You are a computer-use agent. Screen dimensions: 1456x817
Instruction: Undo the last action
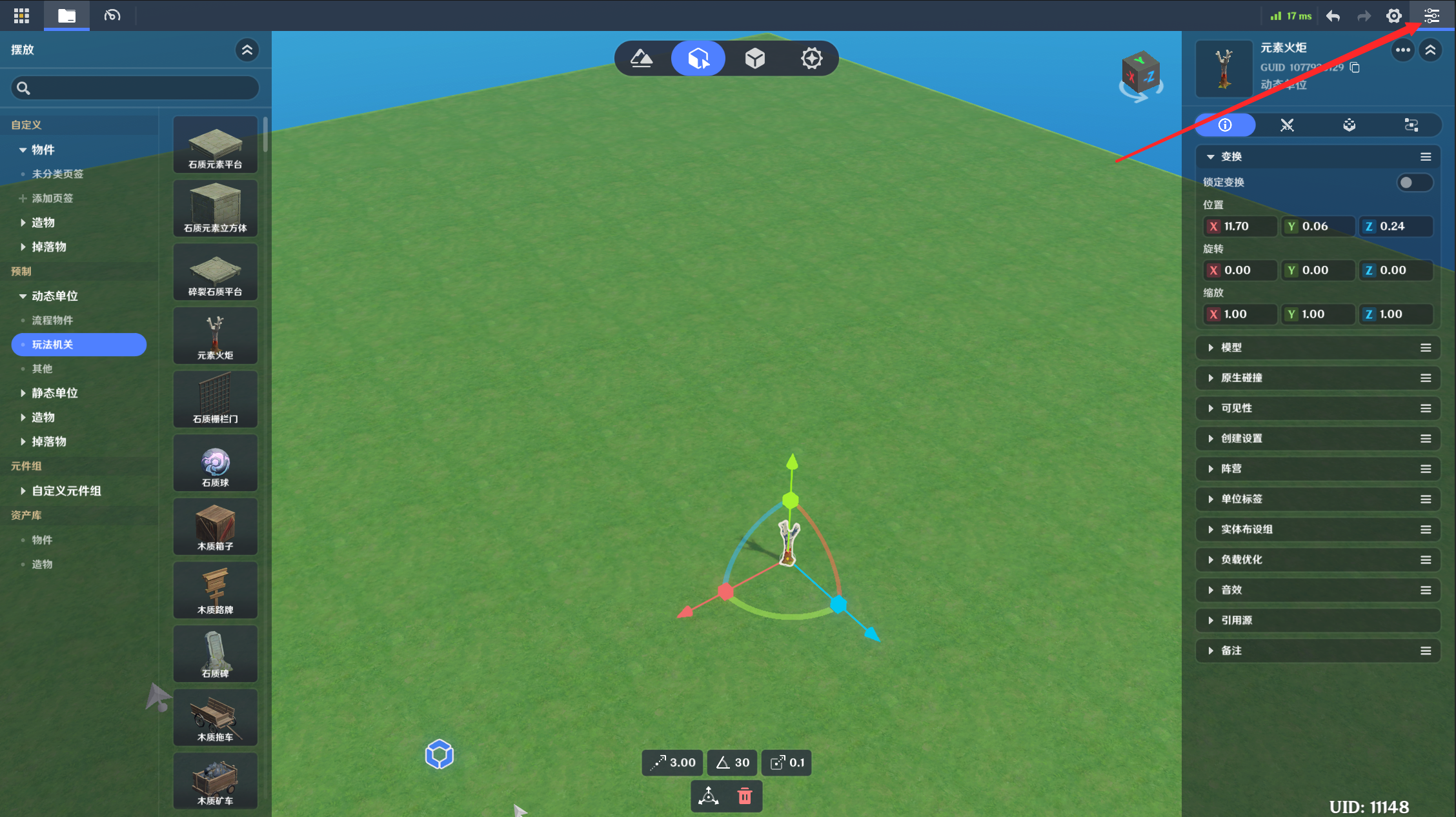click(1333, 16)
